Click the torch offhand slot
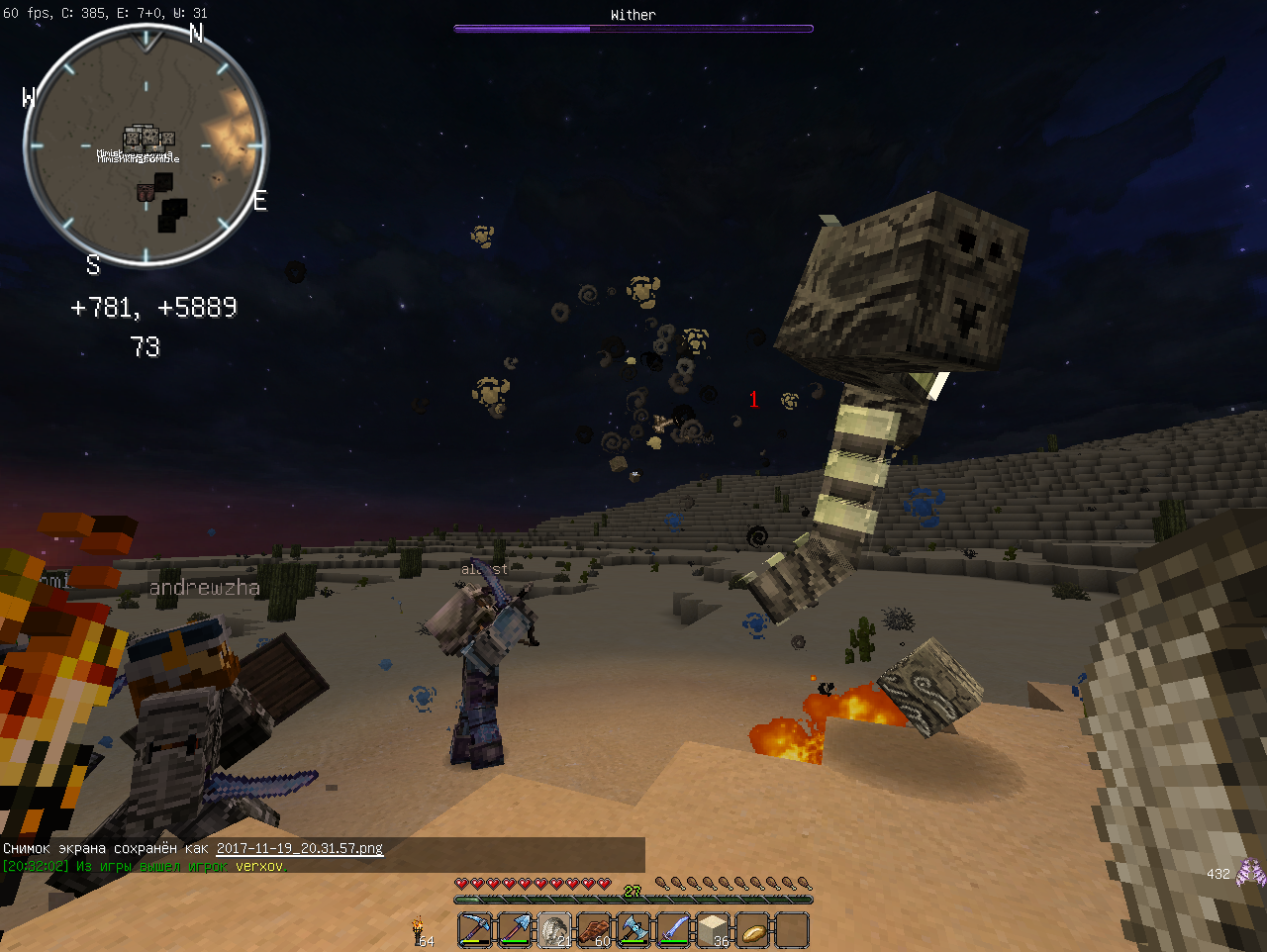1267x952 pixels. point(420,930)
